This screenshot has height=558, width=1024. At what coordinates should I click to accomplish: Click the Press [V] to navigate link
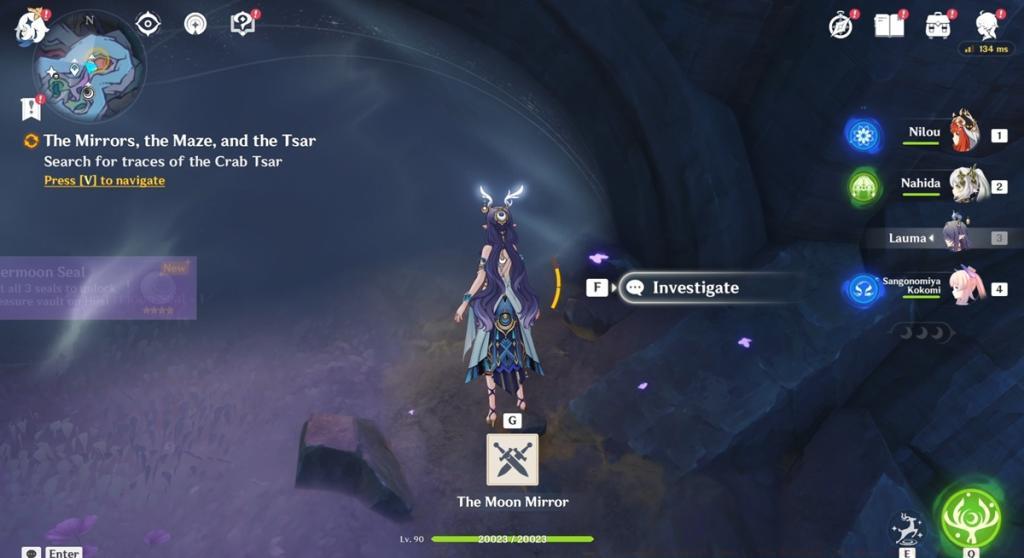tap(104, 181)
